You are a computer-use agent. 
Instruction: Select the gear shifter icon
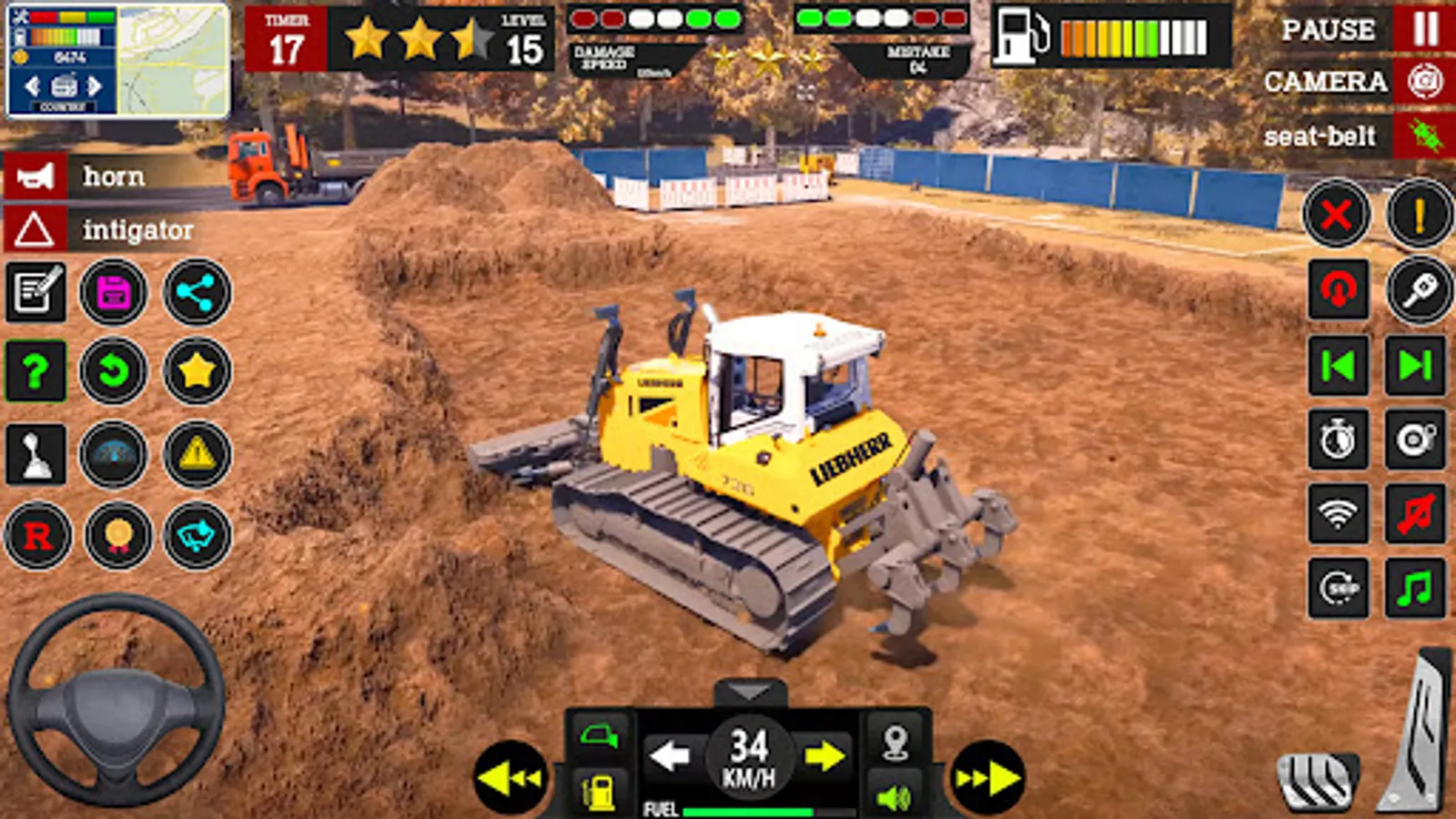pyautogui.click(x=35, y=455)
